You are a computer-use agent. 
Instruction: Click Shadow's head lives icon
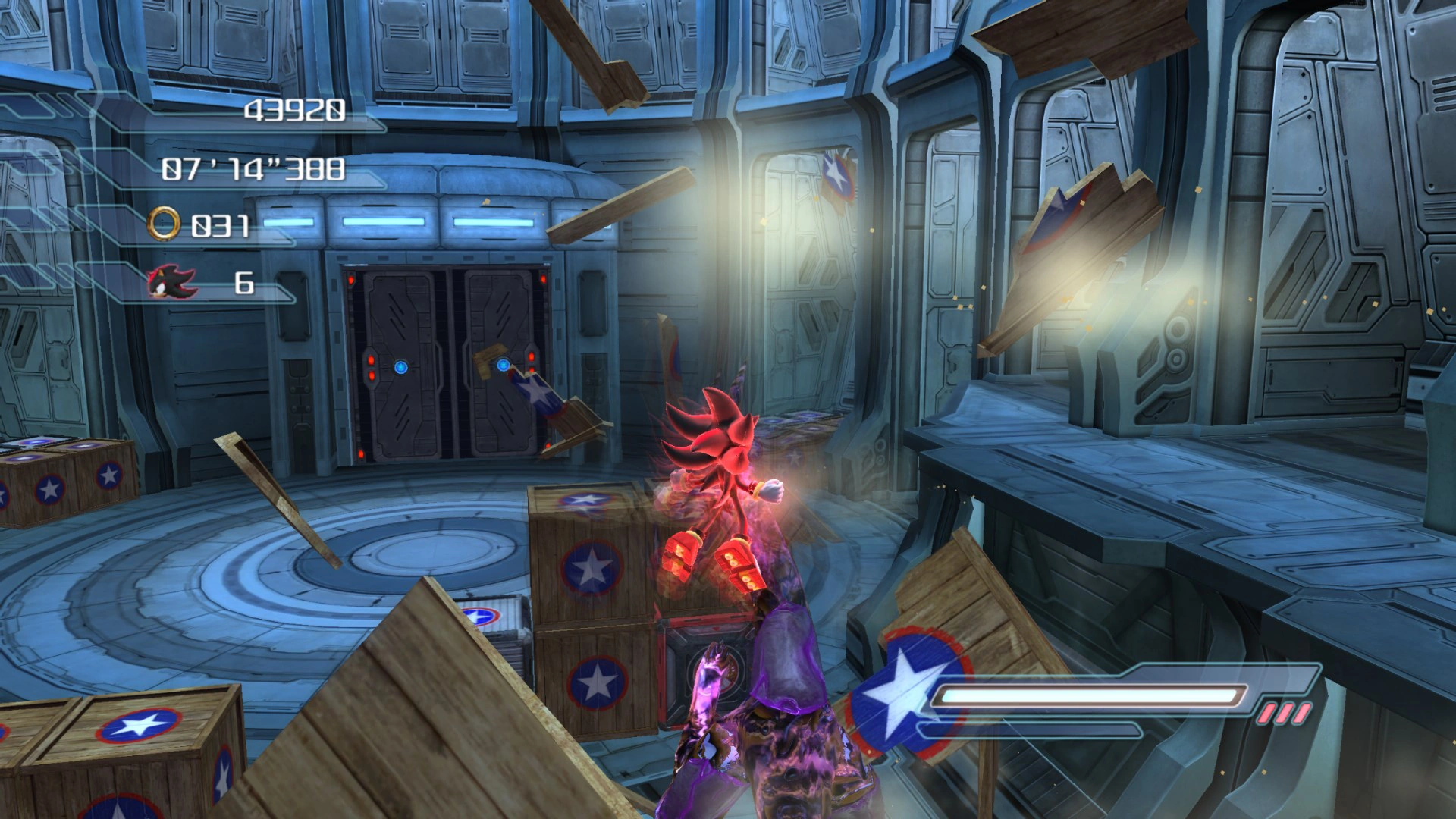(x=171, y=283)
